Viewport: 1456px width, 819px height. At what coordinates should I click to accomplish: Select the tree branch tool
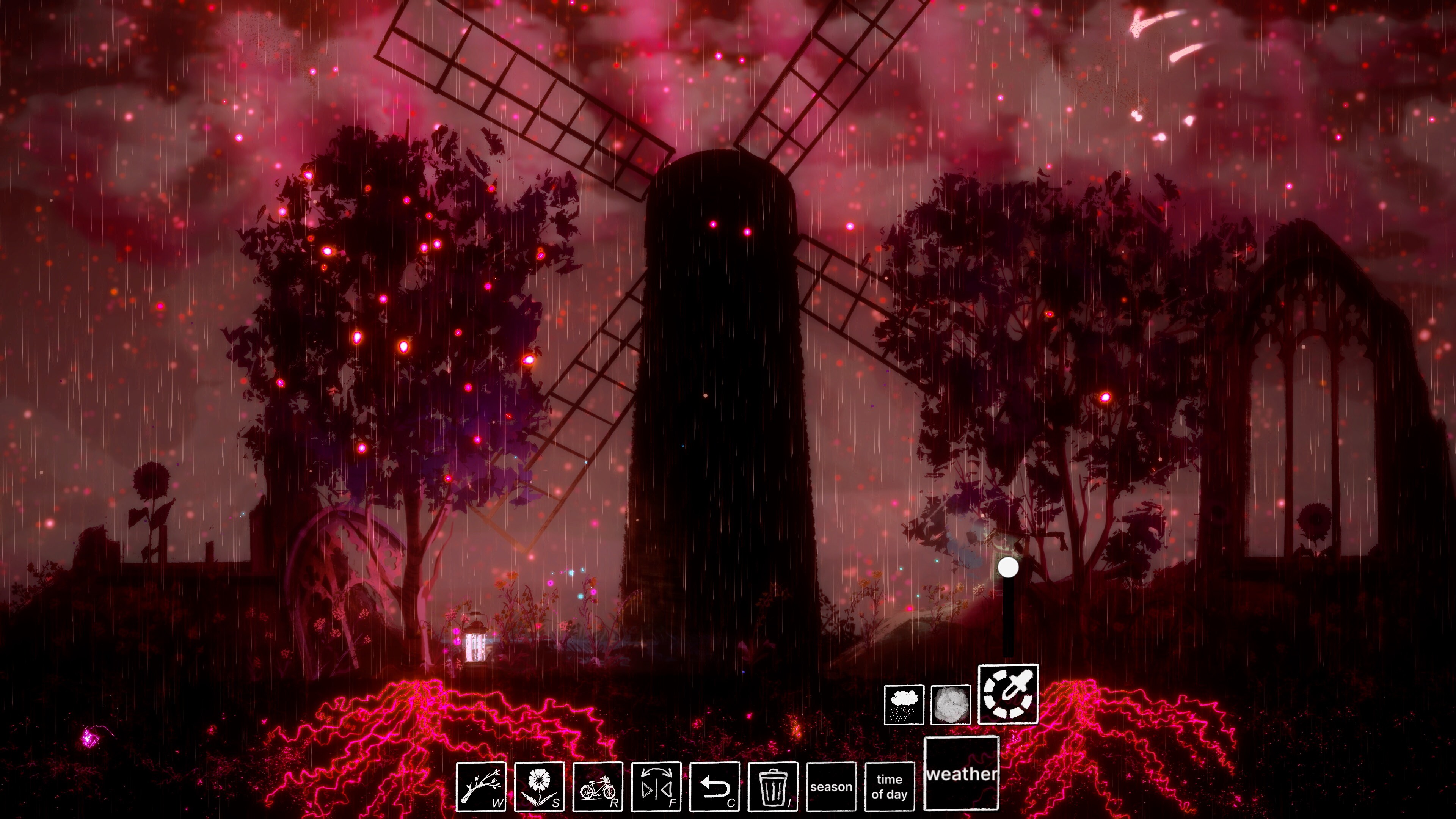(x=481, y=786)
